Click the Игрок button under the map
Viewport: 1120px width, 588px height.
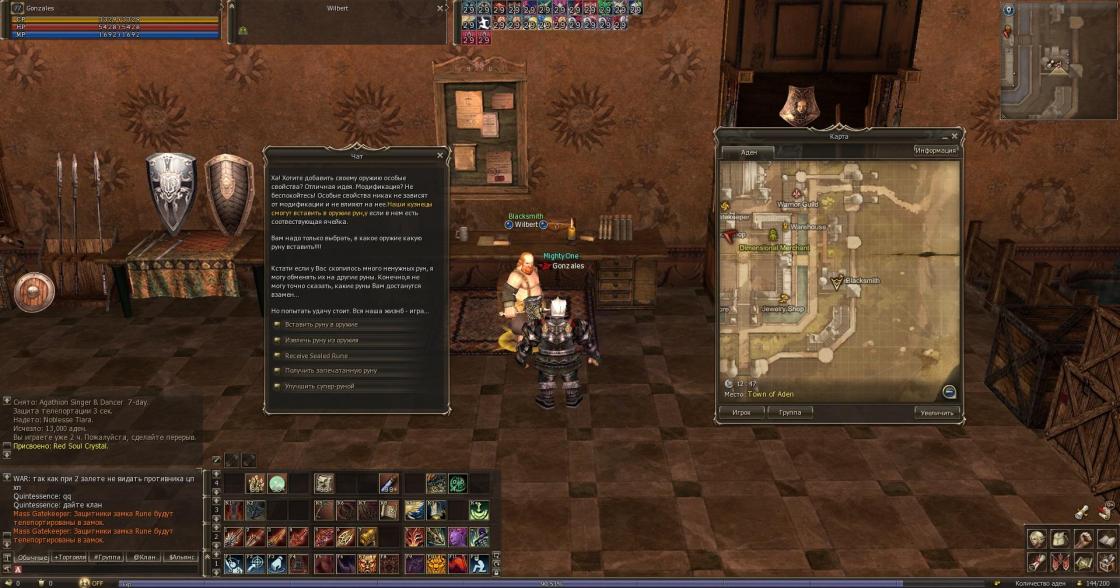click(741, 412)
